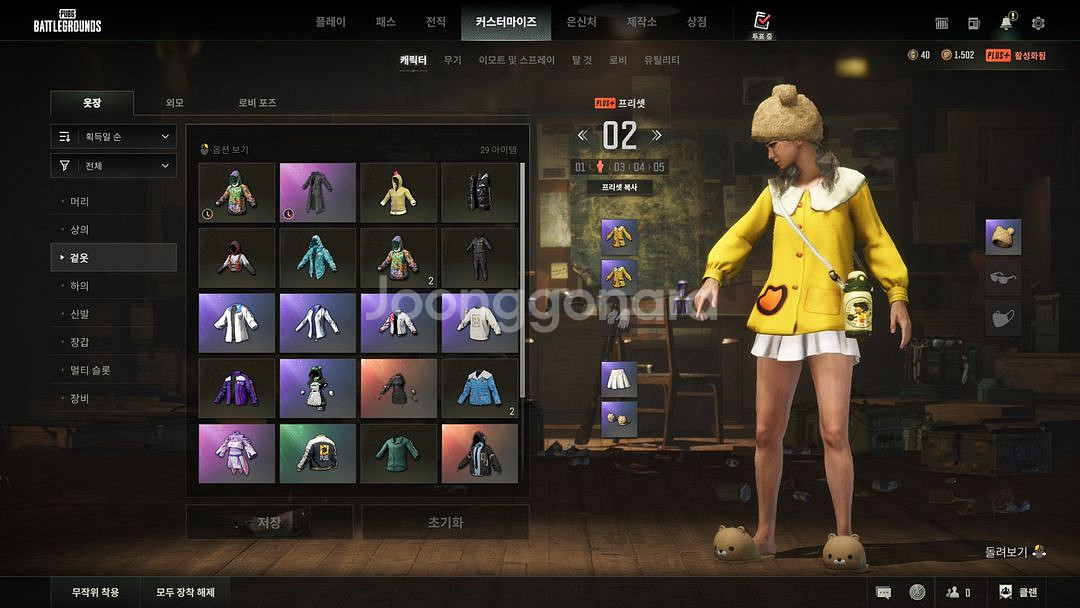The width and height of the screenshot is (1080, 608).
Task: Pick the yellow hooded jacket item
Action: [399, 193]
